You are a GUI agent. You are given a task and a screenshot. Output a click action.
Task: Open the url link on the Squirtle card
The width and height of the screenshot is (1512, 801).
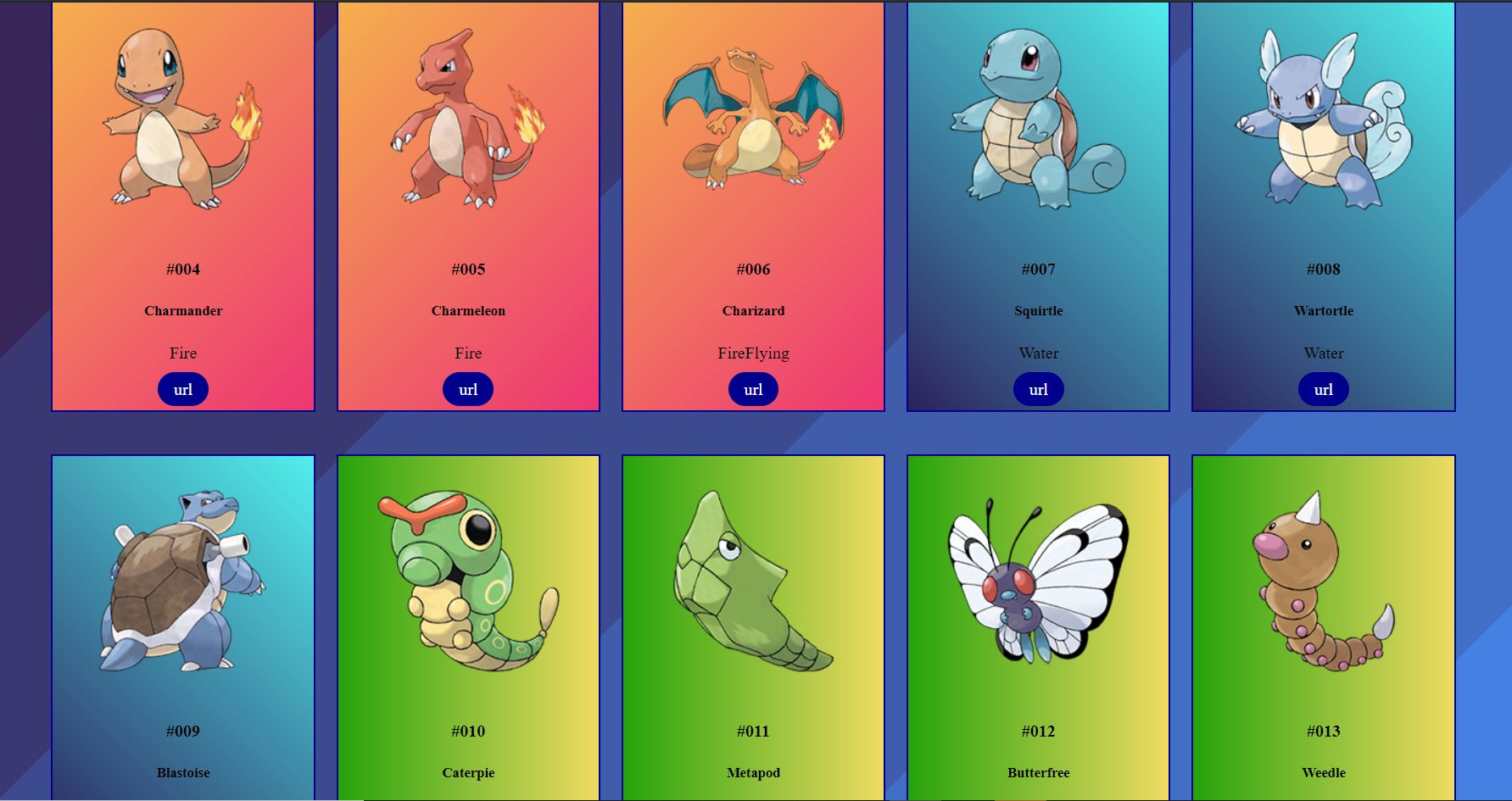point(1037,389)
